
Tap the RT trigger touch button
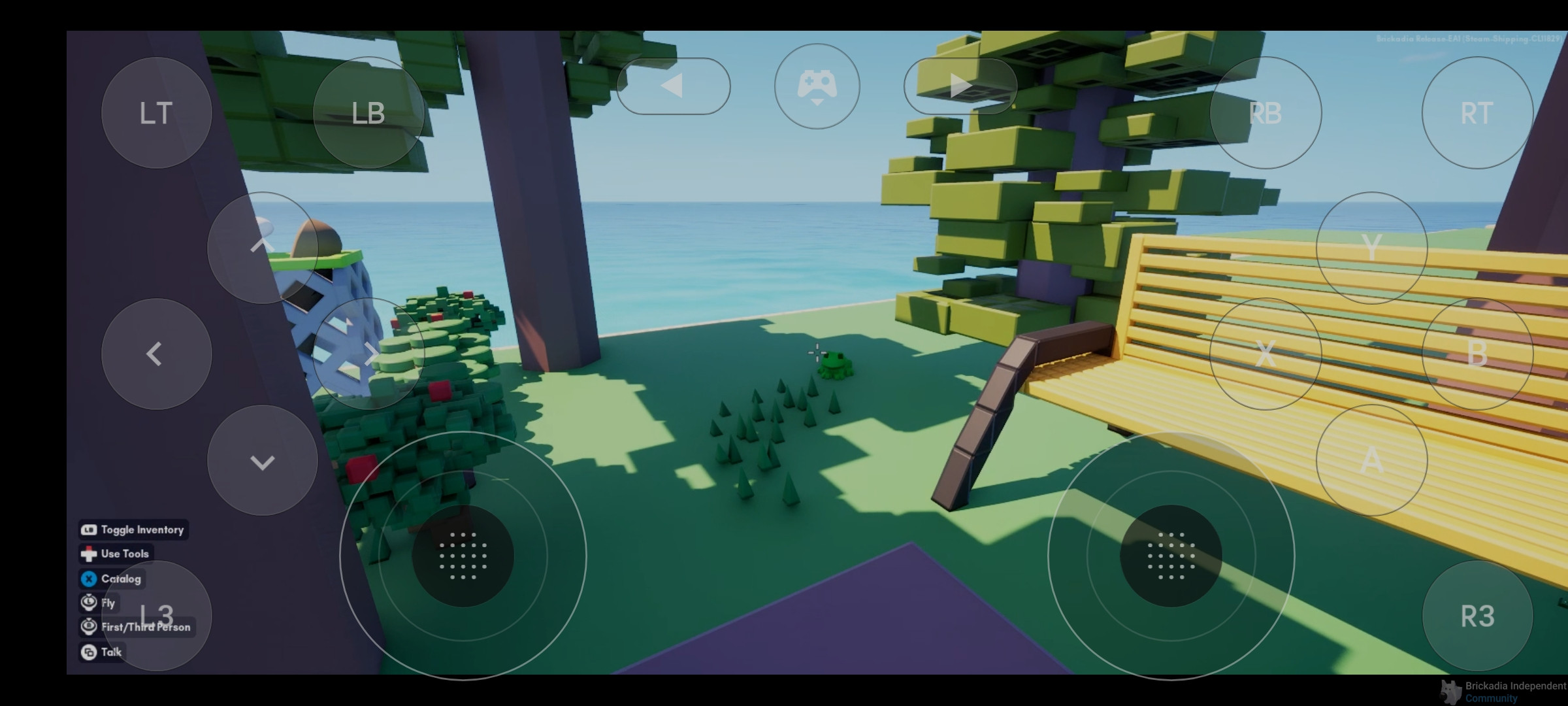[1477, 112]
